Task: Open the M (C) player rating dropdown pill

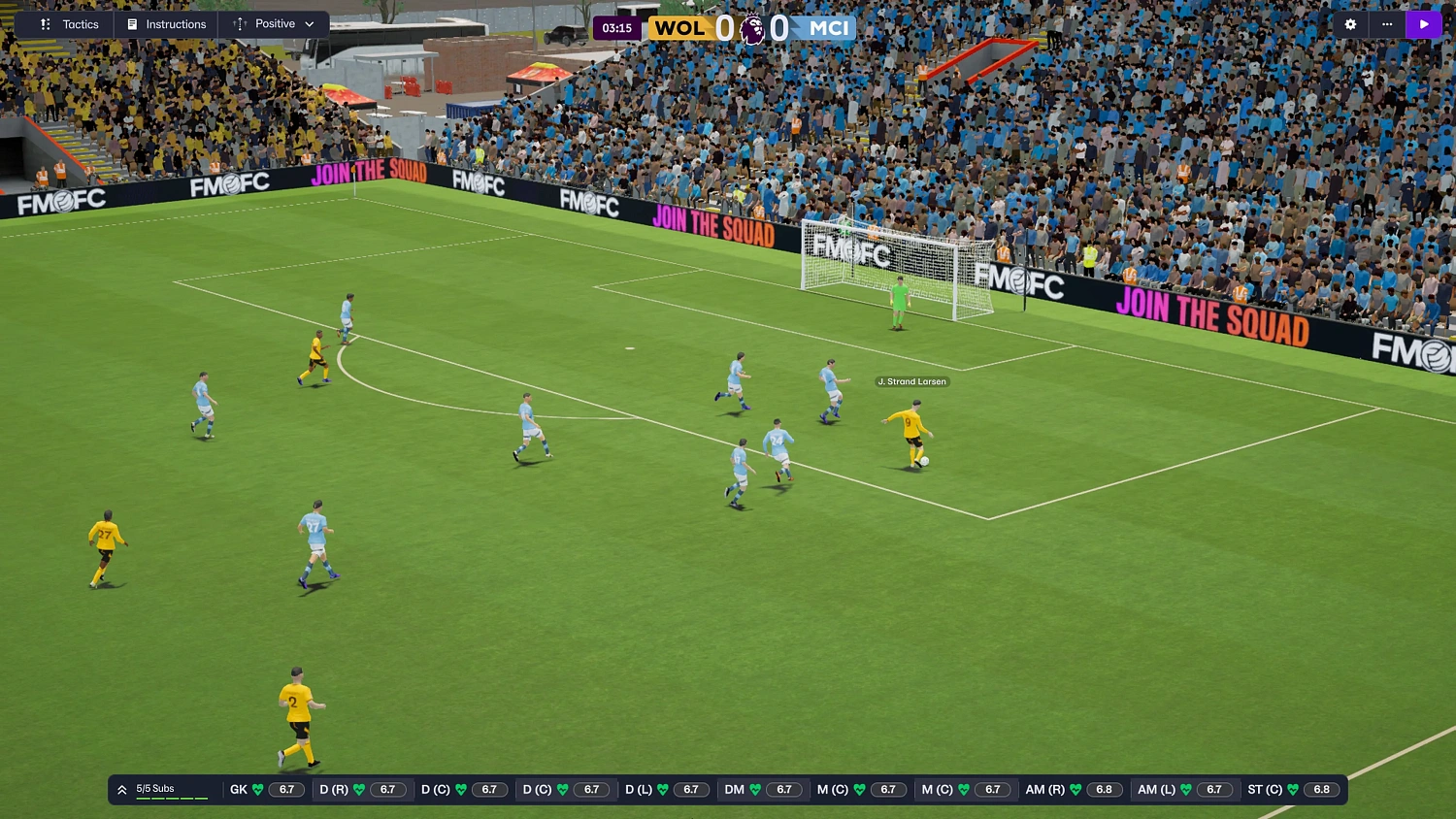Action: click(x=888, y=789)
